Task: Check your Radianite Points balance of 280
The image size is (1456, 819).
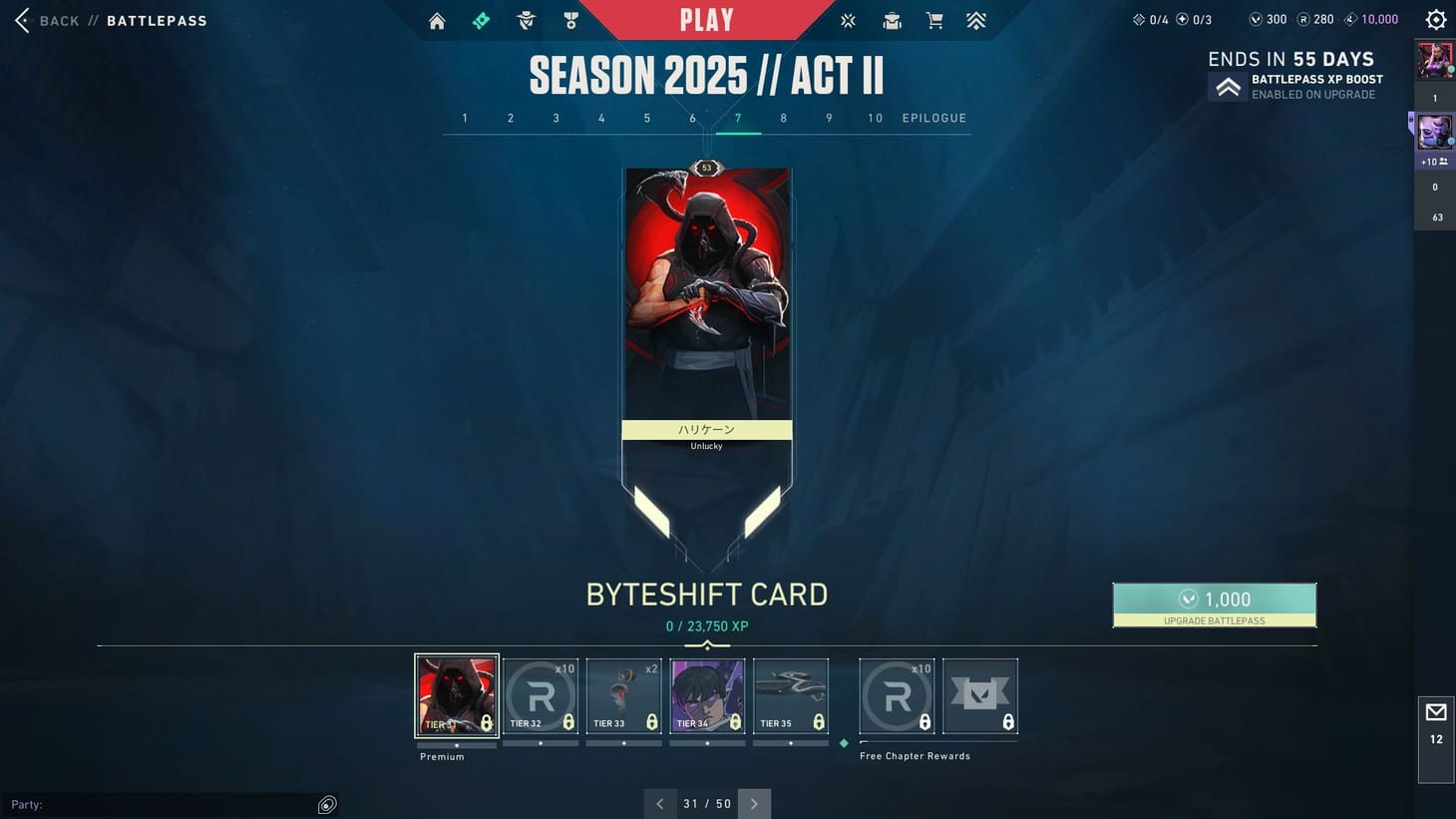Action: pyautogui.click(x=1318, y=18)
